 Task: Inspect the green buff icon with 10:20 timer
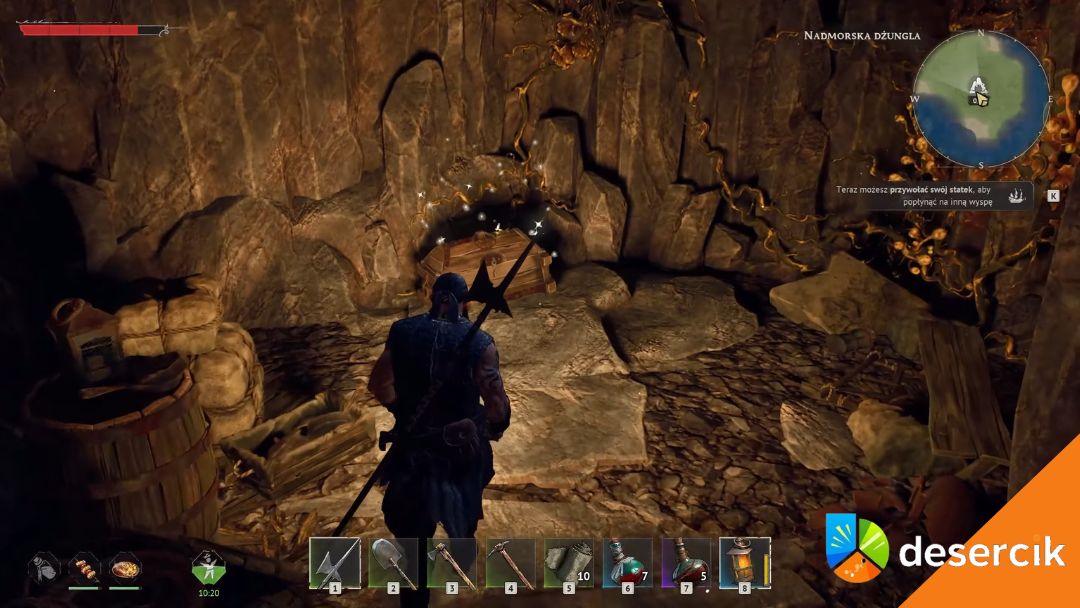point(207,568)
